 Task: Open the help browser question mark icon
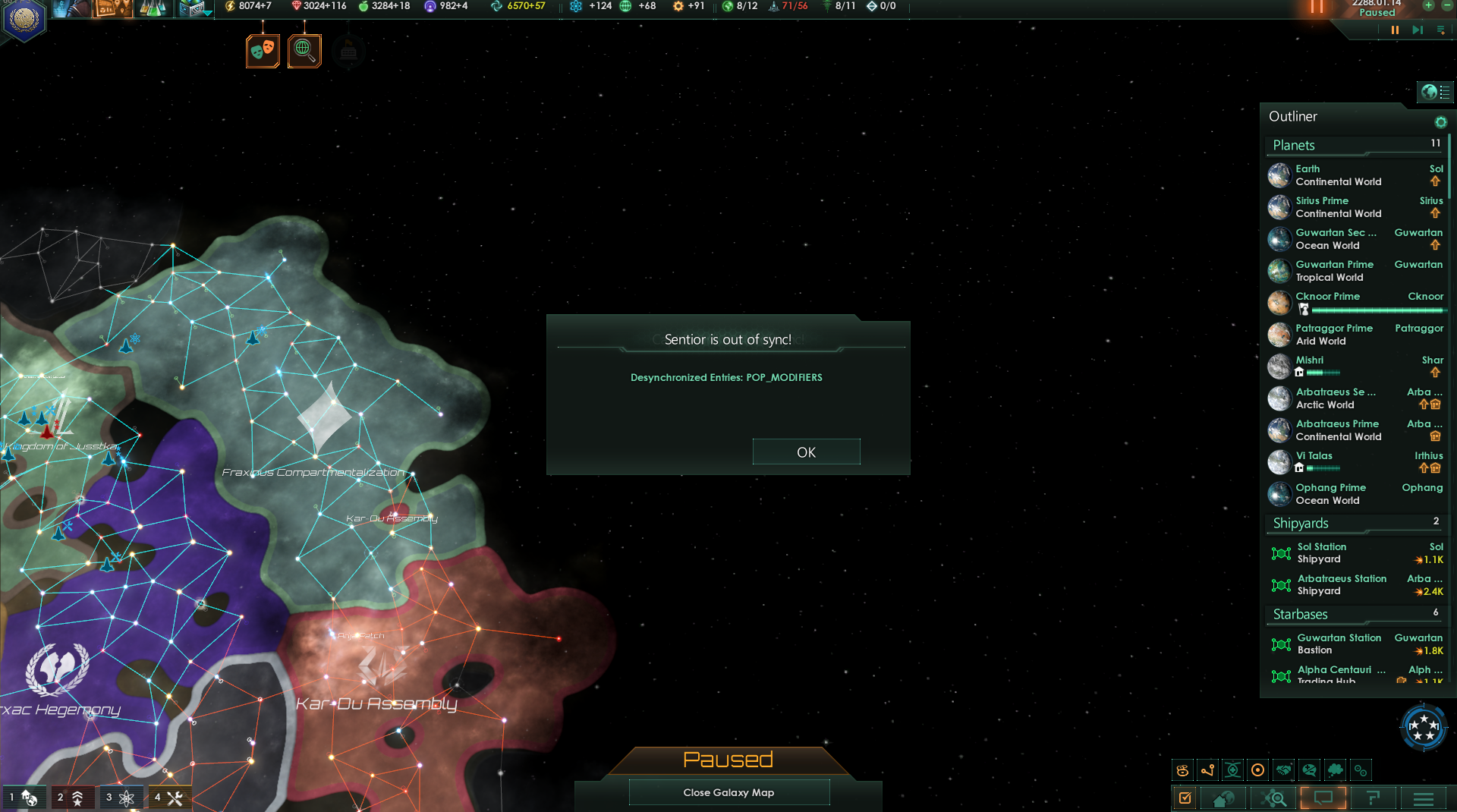1374,798
